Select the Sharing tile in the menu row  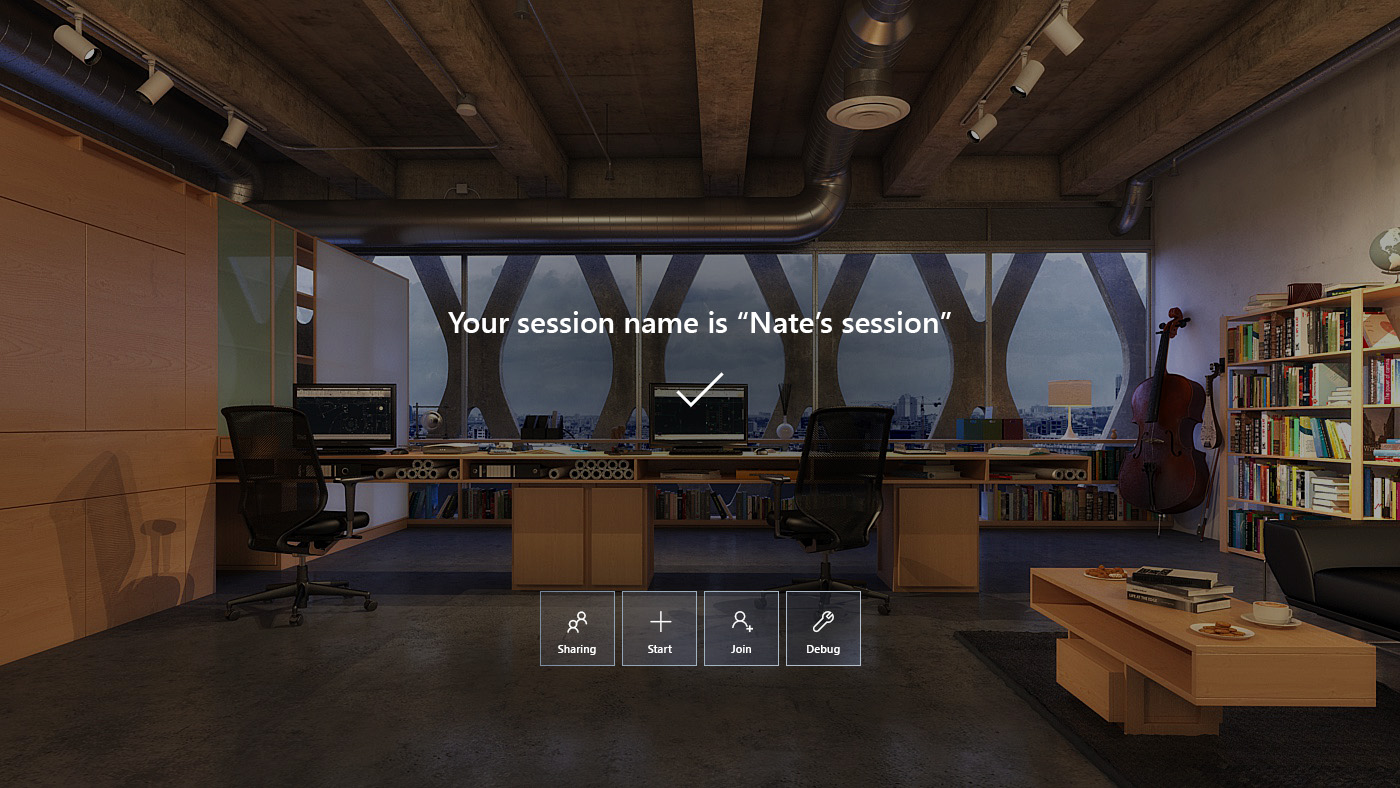577,628
